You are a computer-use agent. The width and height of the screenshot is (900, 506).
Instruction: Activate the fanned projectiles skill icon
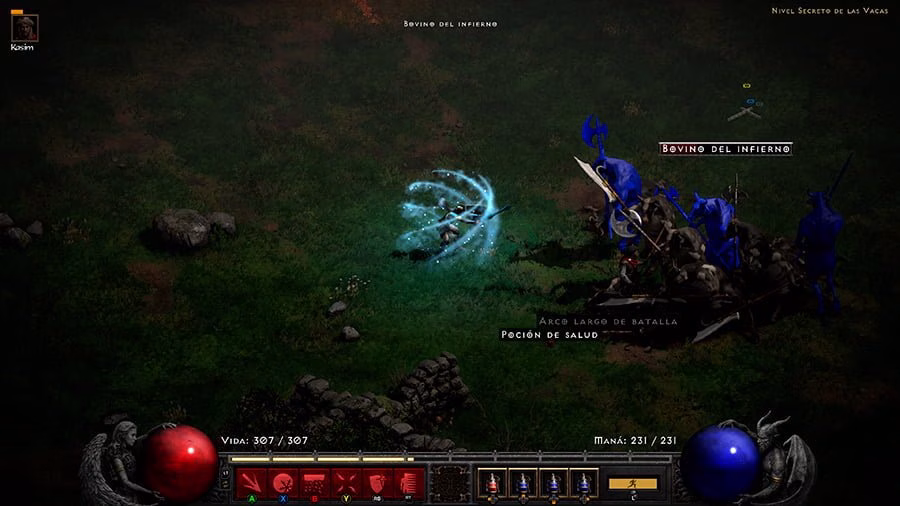pyautogui.click(x=252, y=482)
